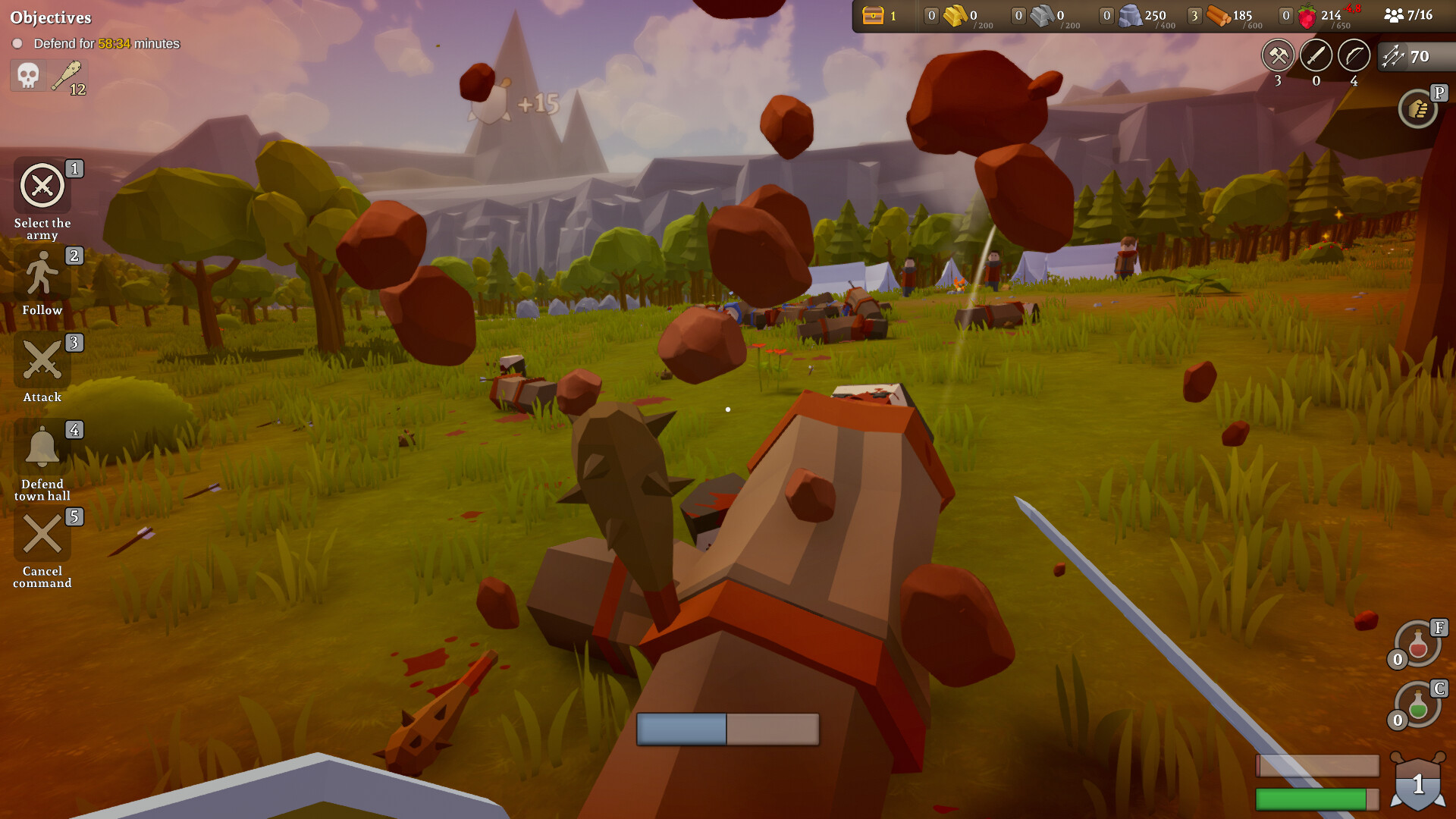The image size is (1456, 819).
Task: Use the red health potion
Action: pyautogui.click(x=1418, y=645)
